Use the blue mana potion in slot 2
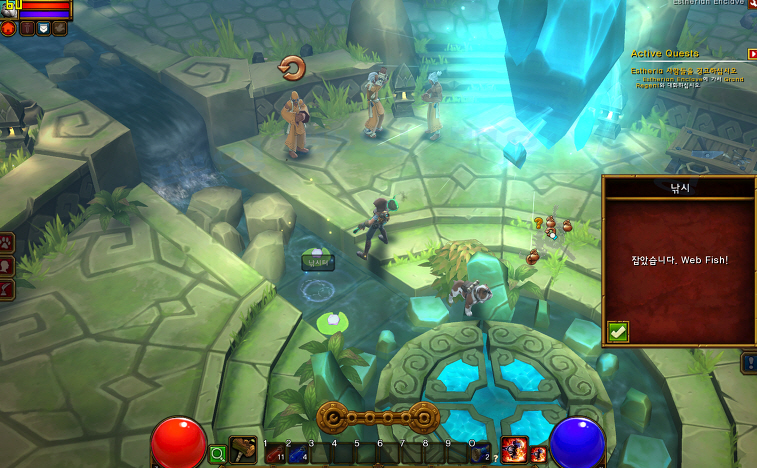757x468 pixels. pyautogui.click(x=297, y=455)
